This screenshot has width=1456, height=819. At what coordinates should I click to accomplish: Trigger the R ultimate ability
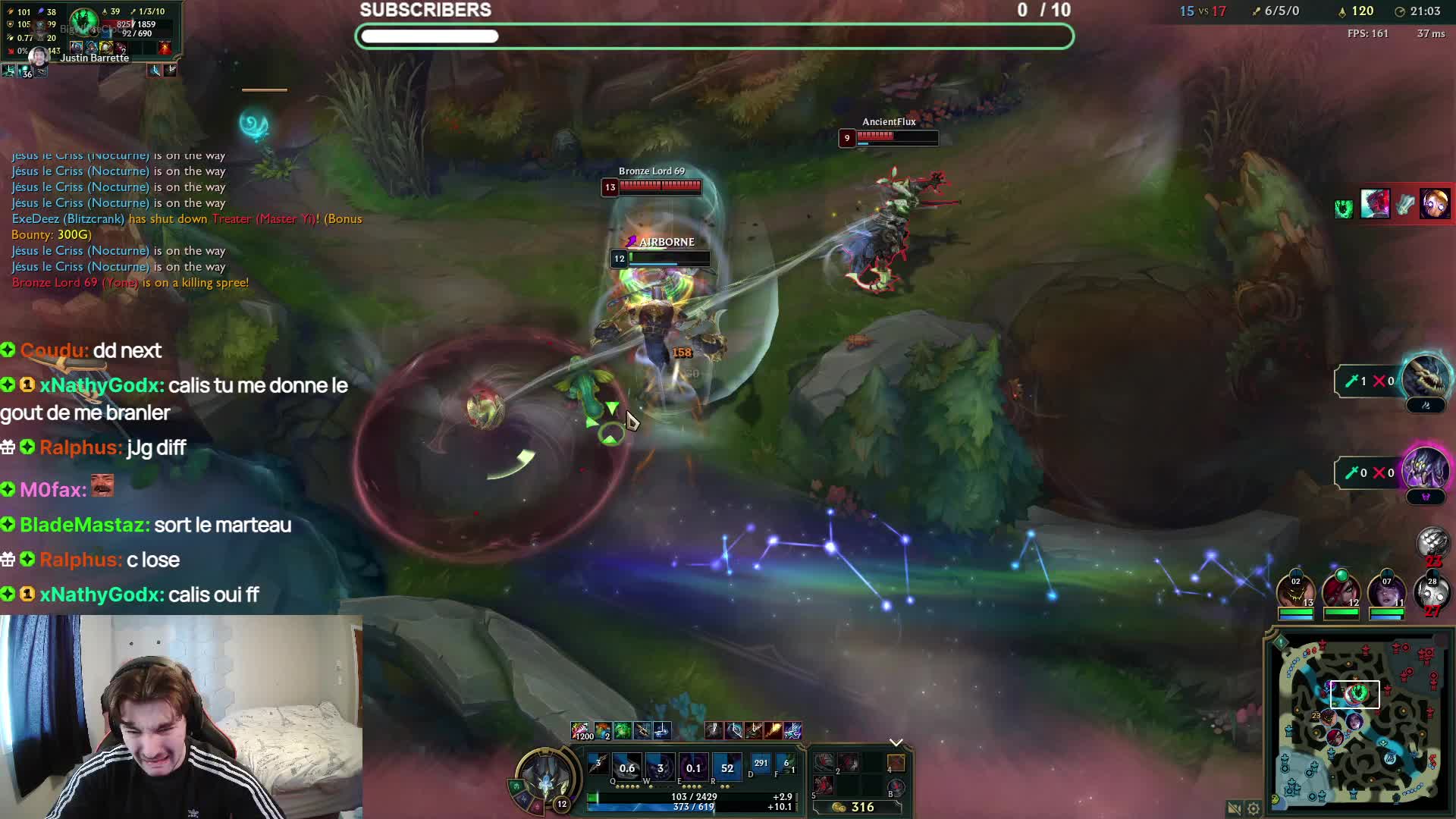click(726, 767)
